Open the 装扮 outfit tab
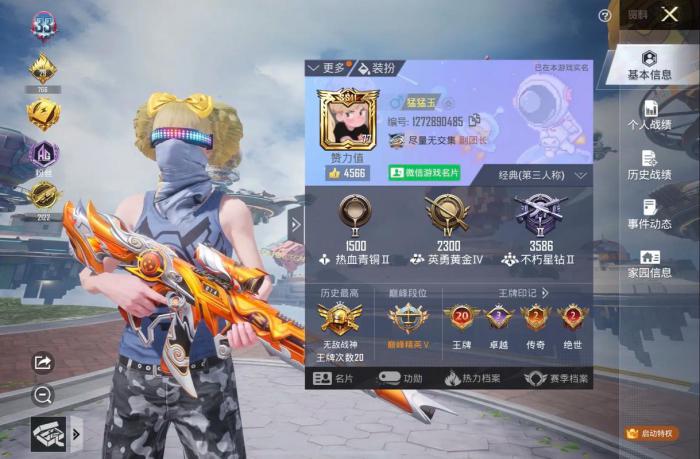The image size is (700, 459). click(377, 68)
